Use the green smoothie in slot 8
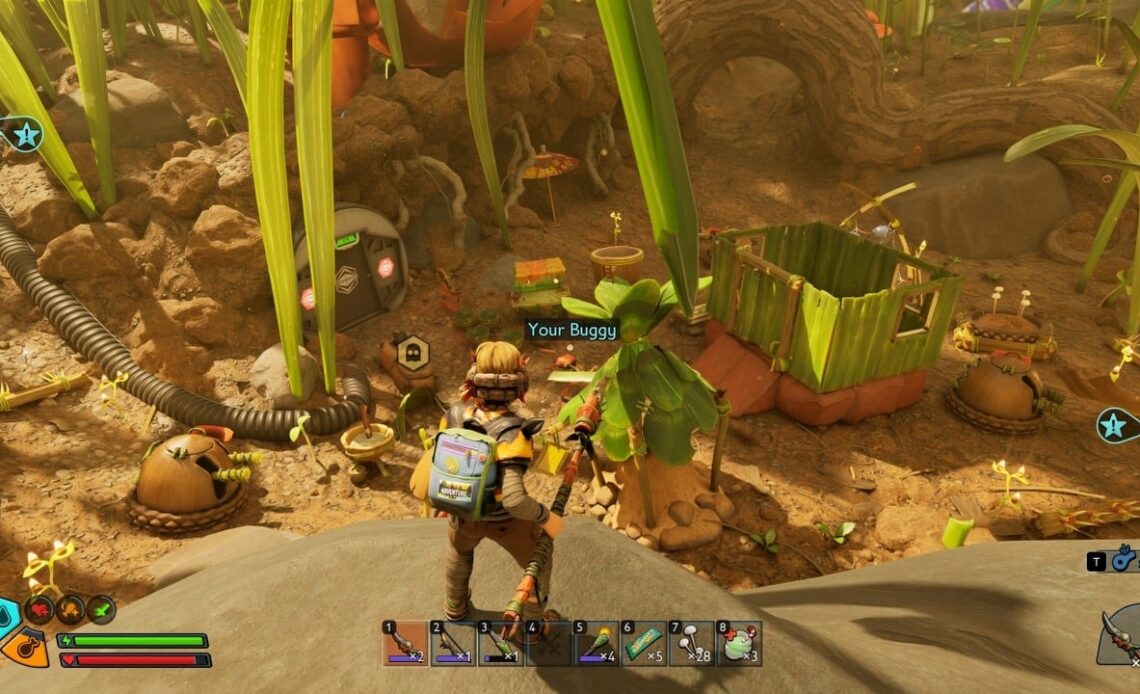 739,643
